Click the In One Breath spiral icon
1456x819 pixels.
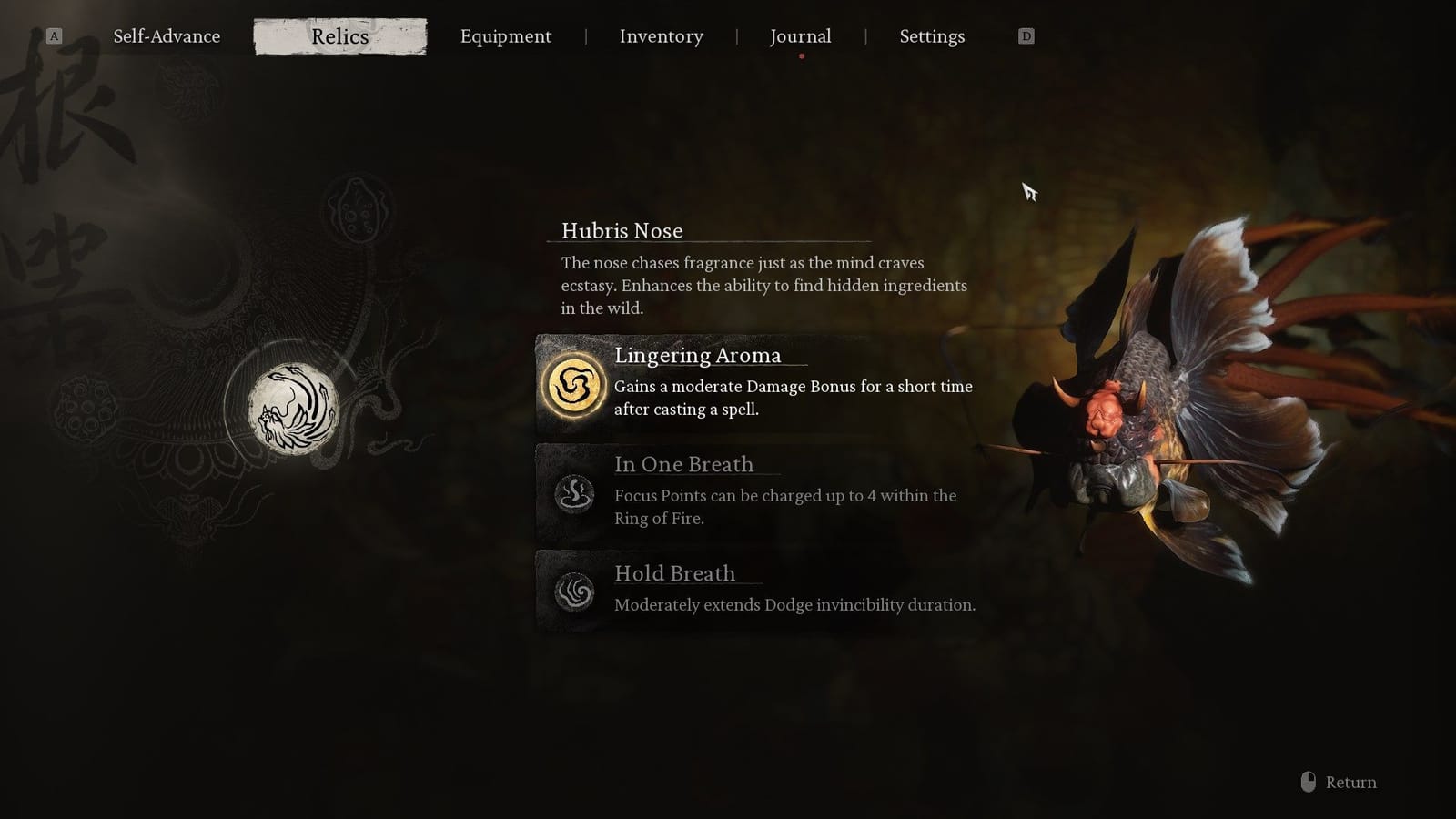pos(571,492)
